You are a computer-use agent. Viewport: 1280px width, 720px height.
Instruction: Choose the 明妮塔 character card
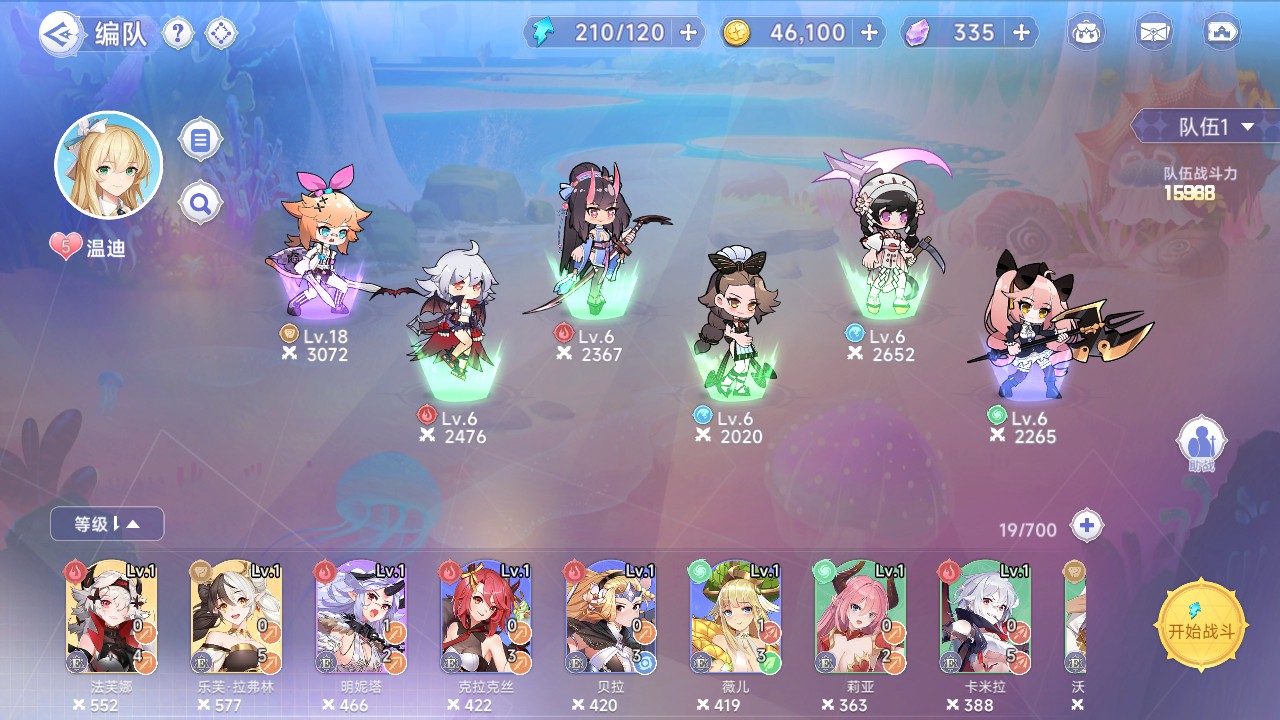(x=361, y=617)
